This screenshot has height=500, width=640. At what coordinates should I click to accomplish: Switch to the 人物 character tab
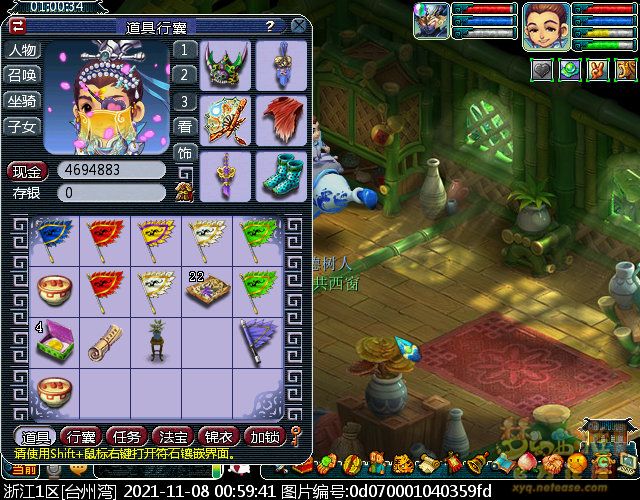[x=22, y=49]
